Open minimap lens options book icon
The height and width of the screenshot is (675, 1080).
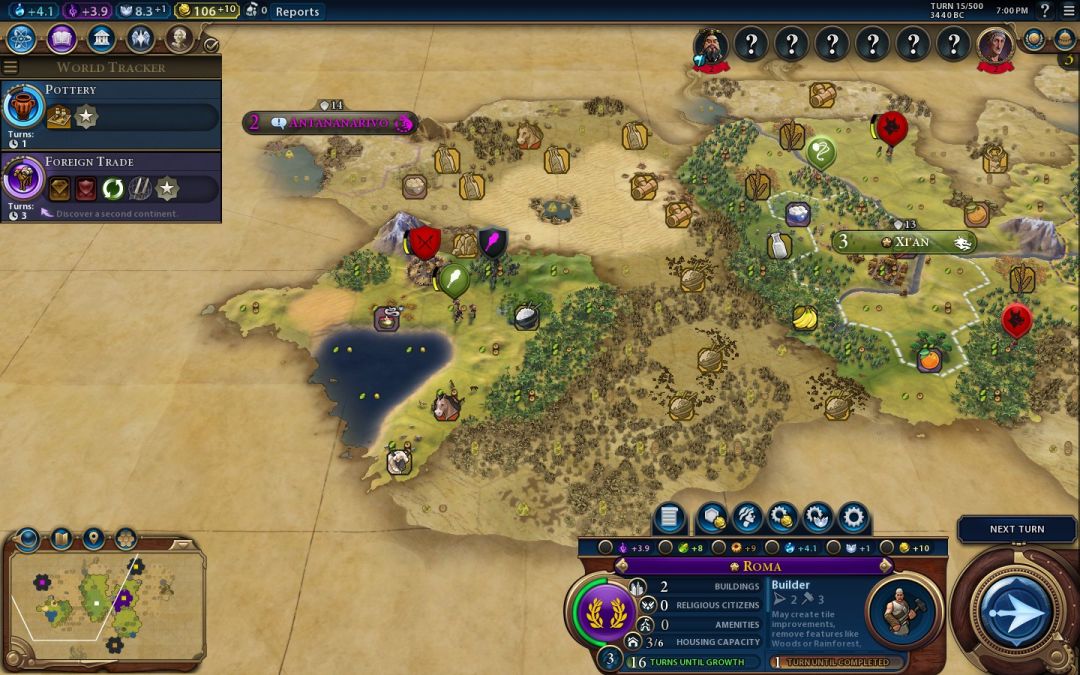61,539
